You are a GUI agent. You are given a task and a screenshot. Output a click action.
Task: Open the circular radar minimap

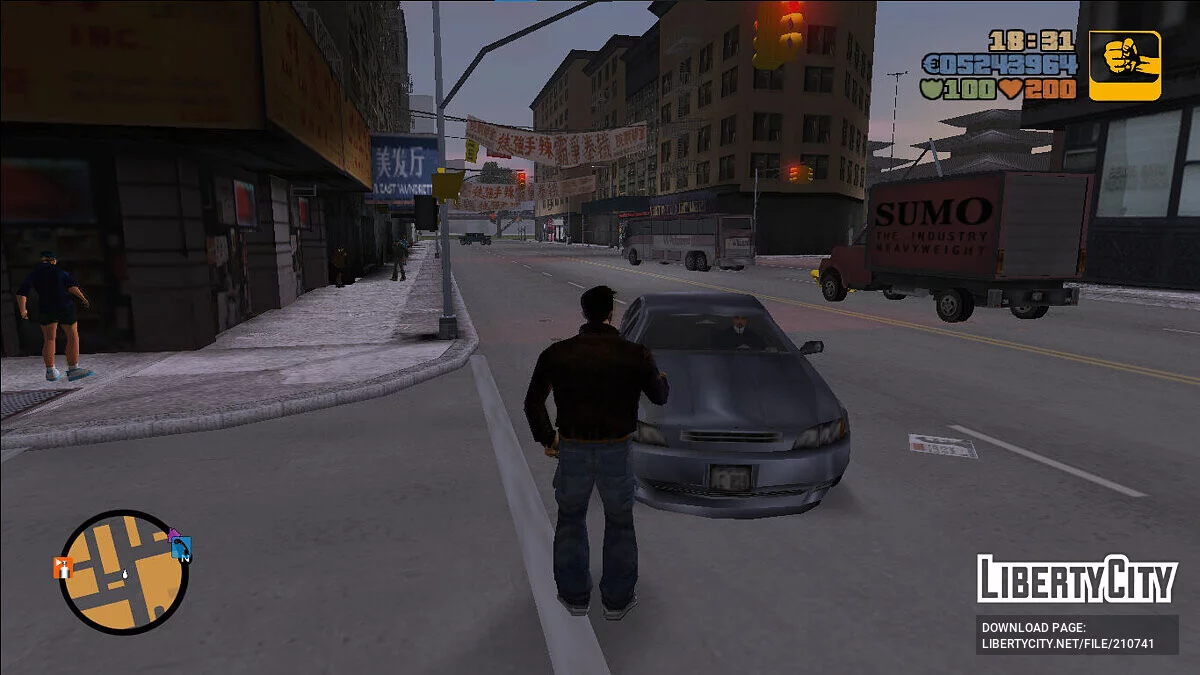123,572
